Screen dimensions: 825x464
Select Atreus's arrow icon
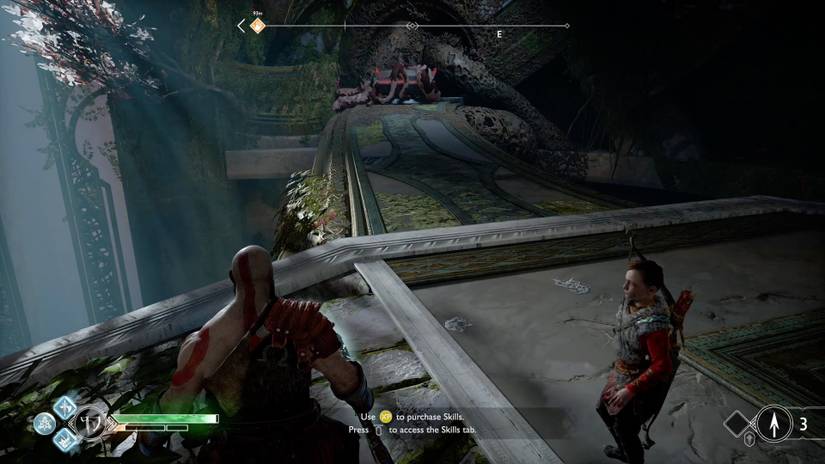774,423
